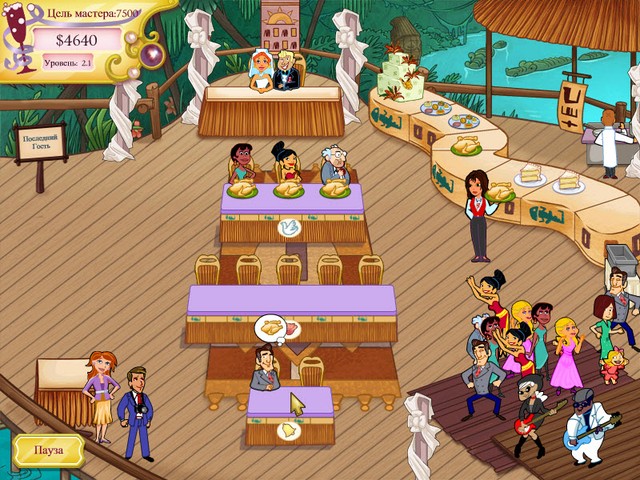Click the dove request bubble on the table

[291, 227]
